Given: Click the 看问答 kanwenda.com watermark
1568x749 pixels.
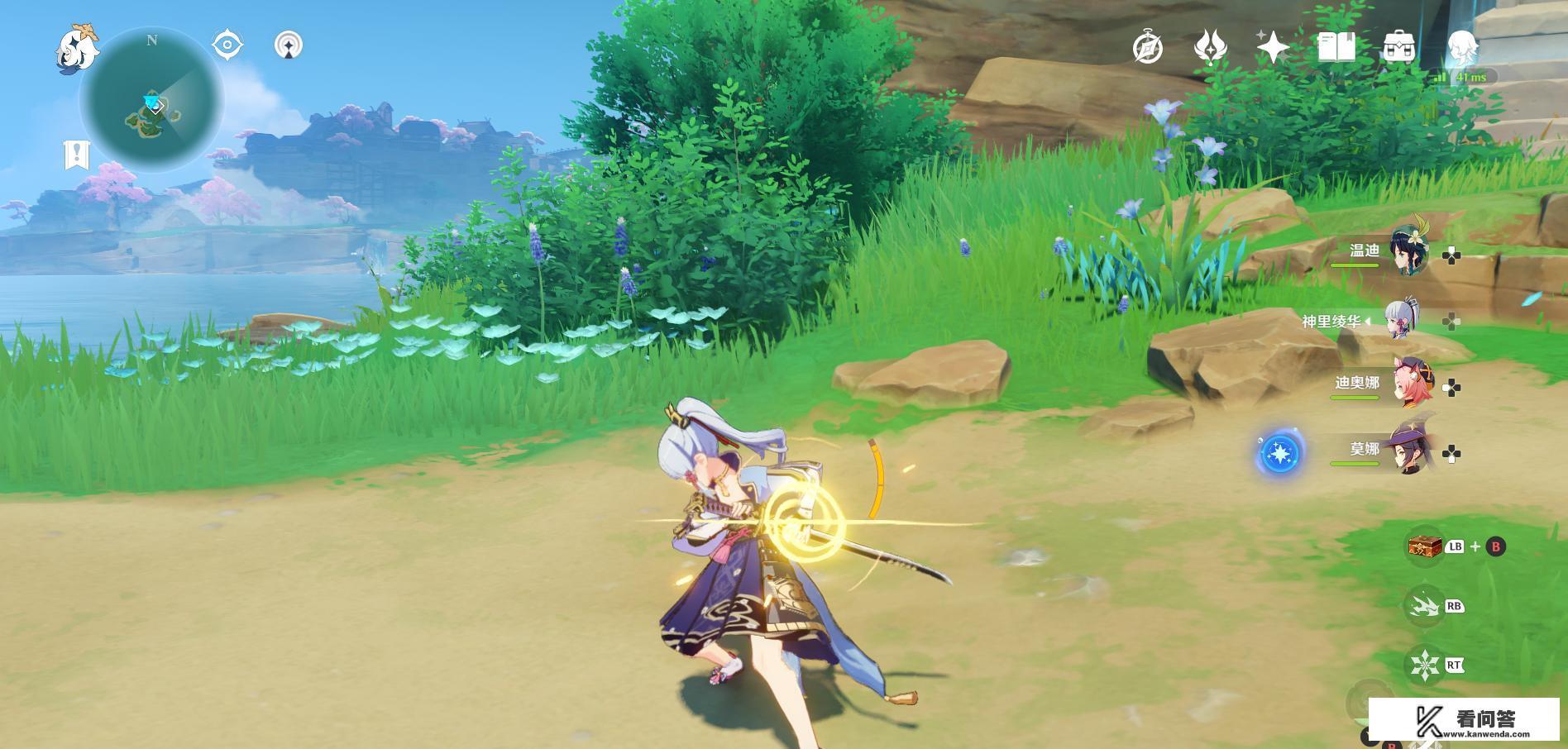Looking at the screenshot, I should click(x=1464, y=720).
